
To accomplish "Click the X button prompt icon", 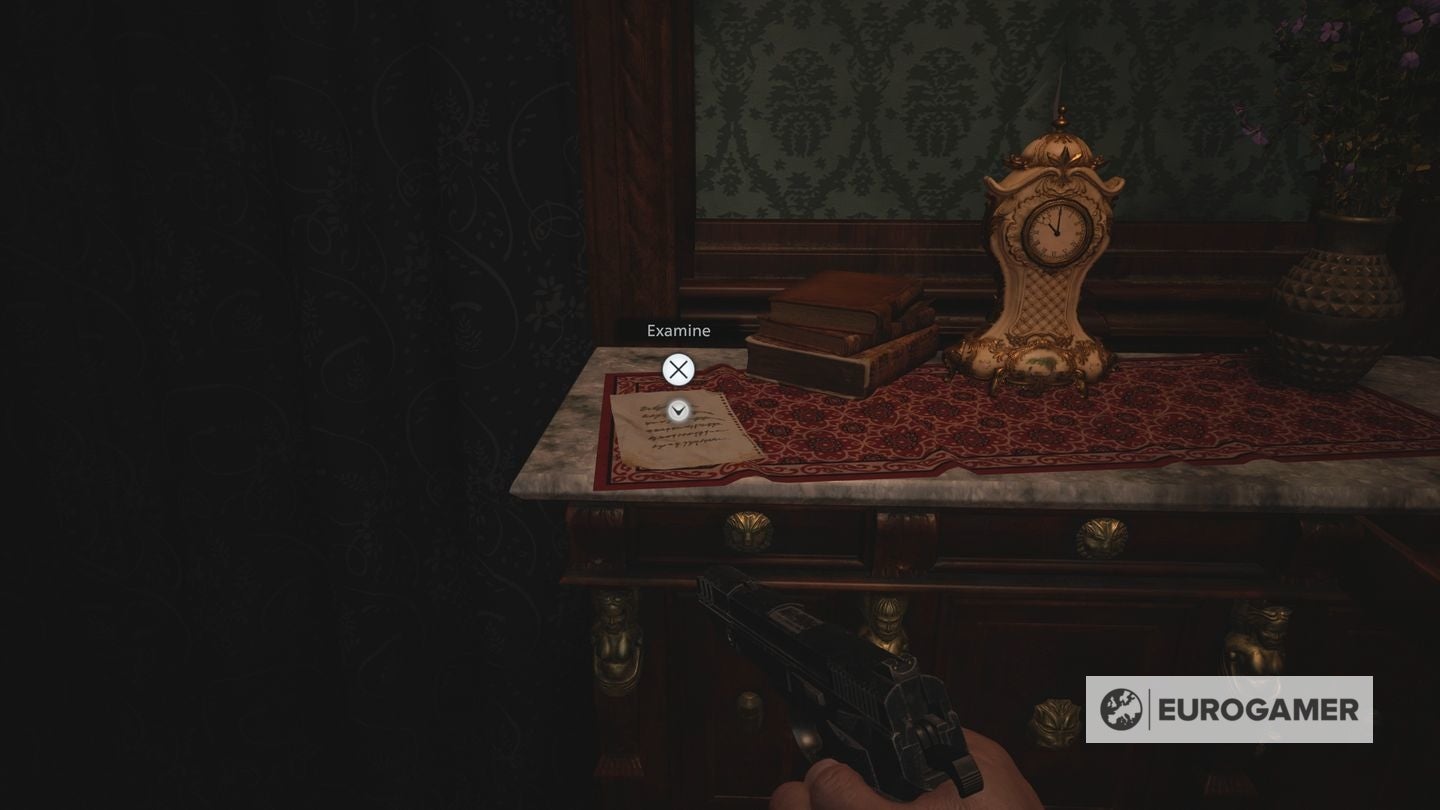I will pyautogui.click(x=678, y=369).
